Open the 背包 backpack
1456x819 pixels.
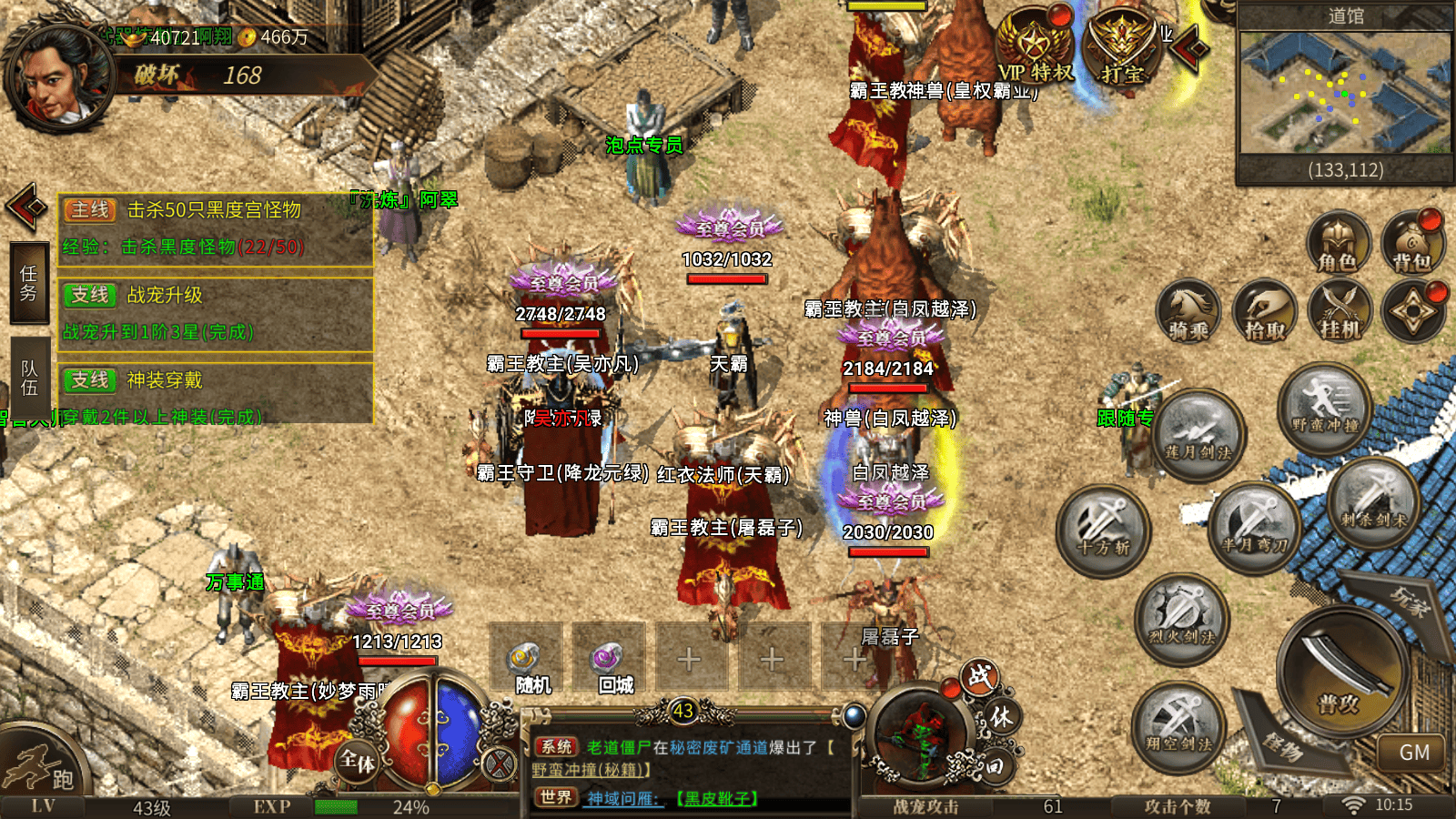coord(1412,243)
